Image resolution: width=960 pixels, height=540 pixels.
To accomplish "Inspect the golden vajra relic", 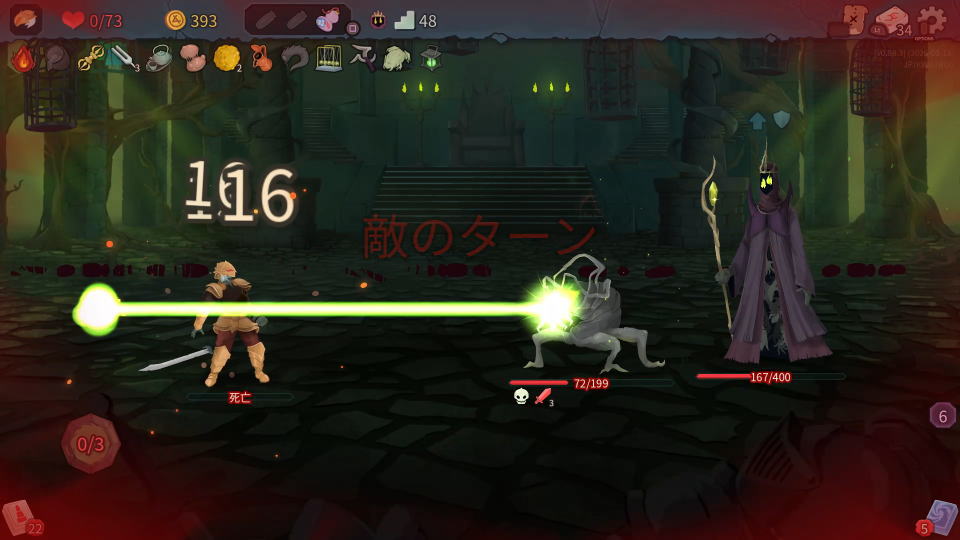I will point(91,58).
